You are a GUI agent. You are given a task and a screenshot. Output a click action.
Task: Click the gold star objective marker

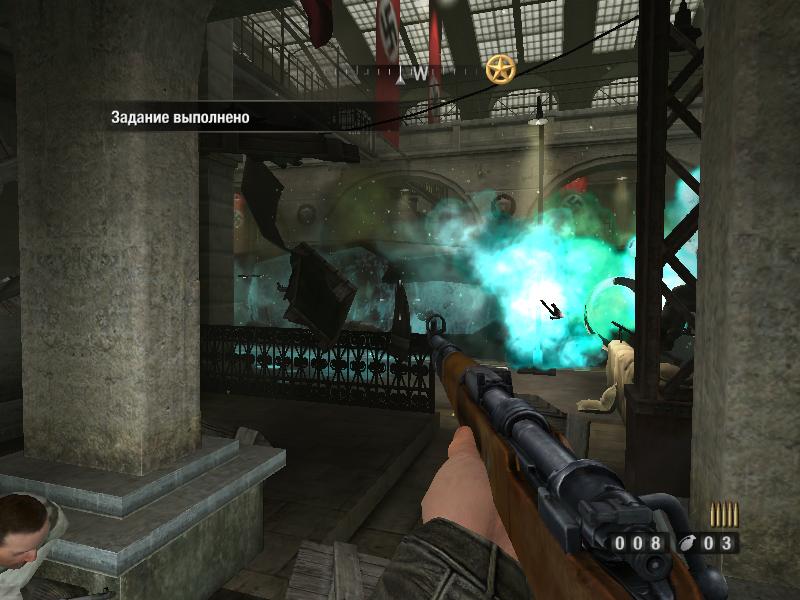(500, 69)
